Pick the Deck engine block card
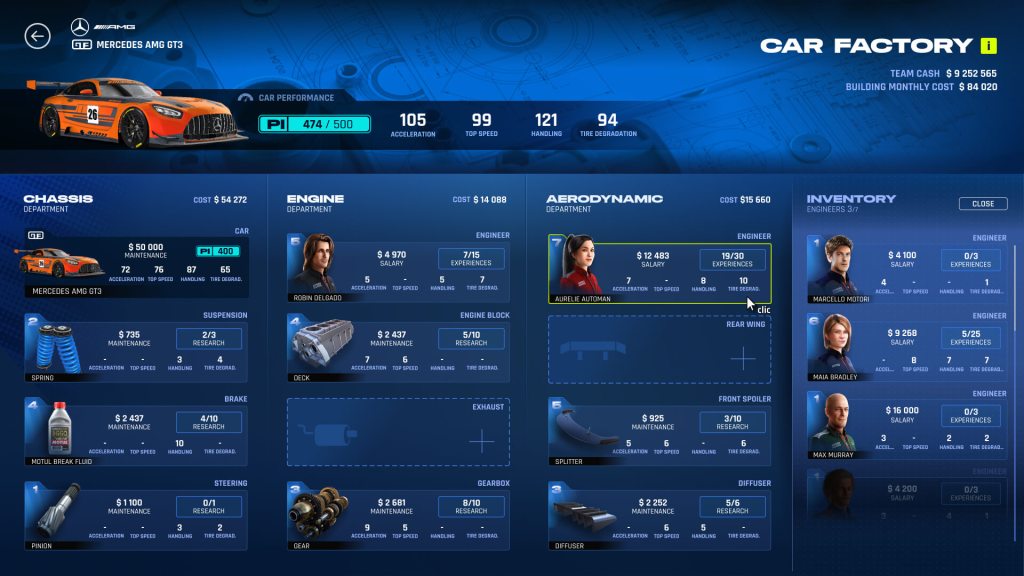Screen dimensions: 1024x576 coord(398,346)
